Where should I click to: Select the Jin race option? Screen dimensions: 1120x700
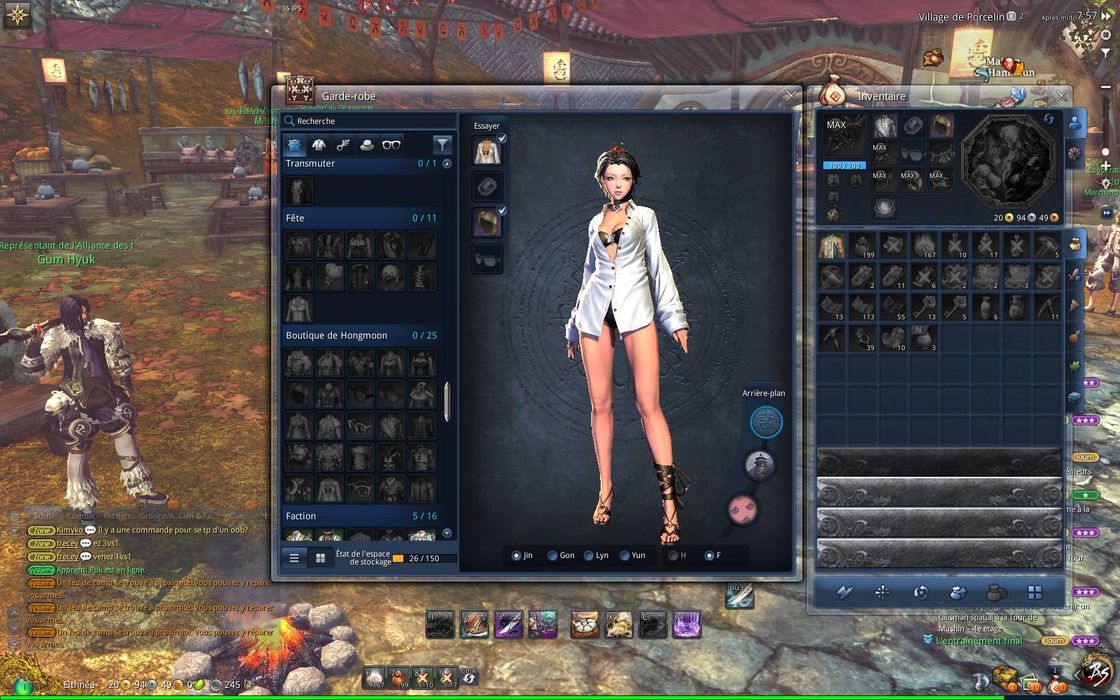pyautogui.click(x=516, y=555)
